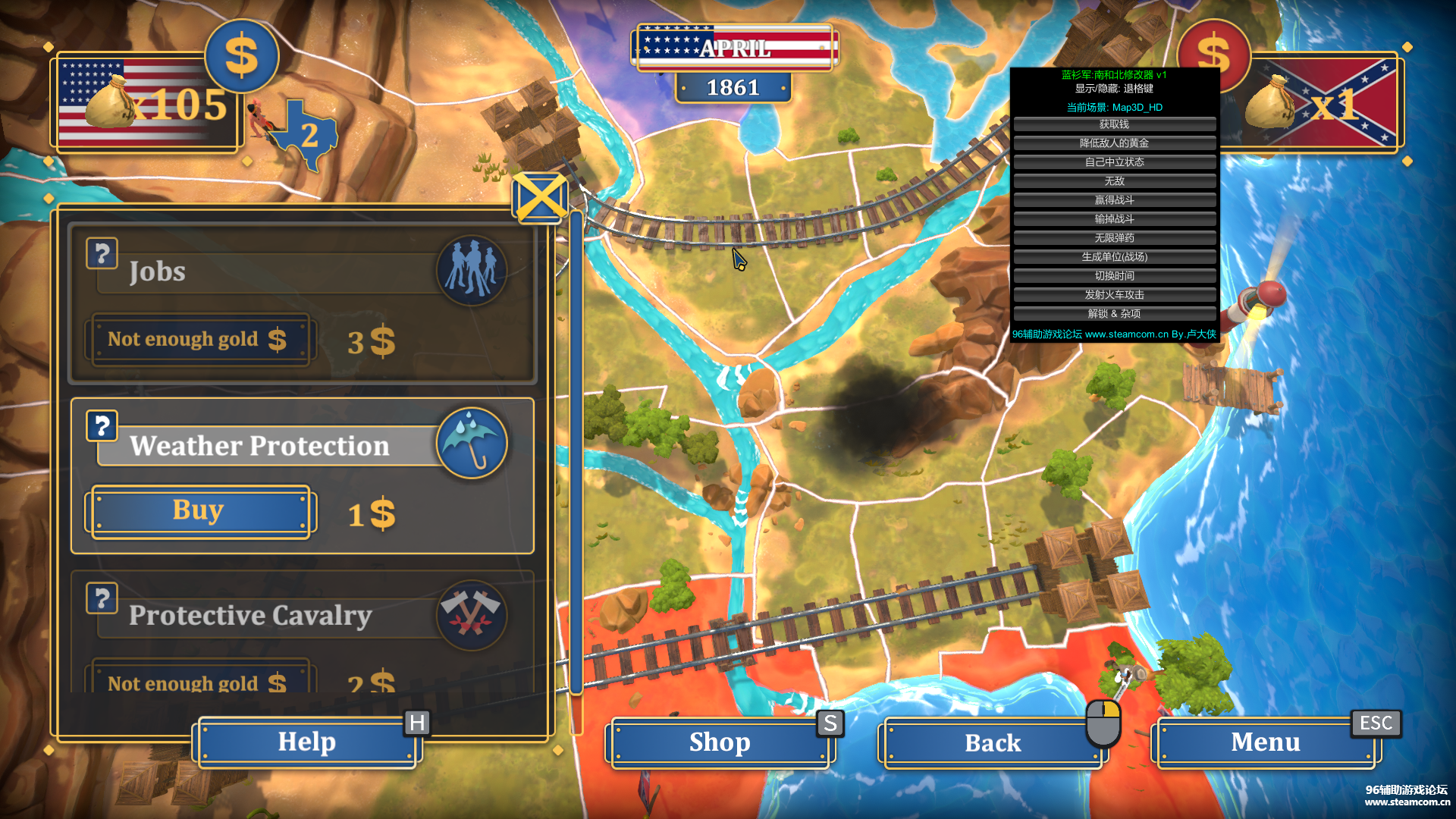Click trainer option 获取钱
The width and height of the screenshot is (1456, 819).
pyautogui.click(x=1114, y=124)
